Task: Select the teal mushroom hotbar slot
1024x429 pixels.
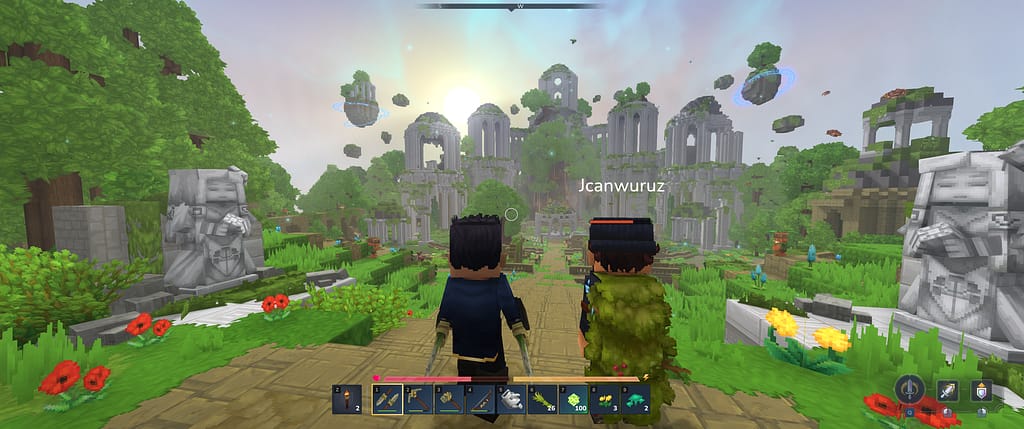Action: [x=635, y=398]
